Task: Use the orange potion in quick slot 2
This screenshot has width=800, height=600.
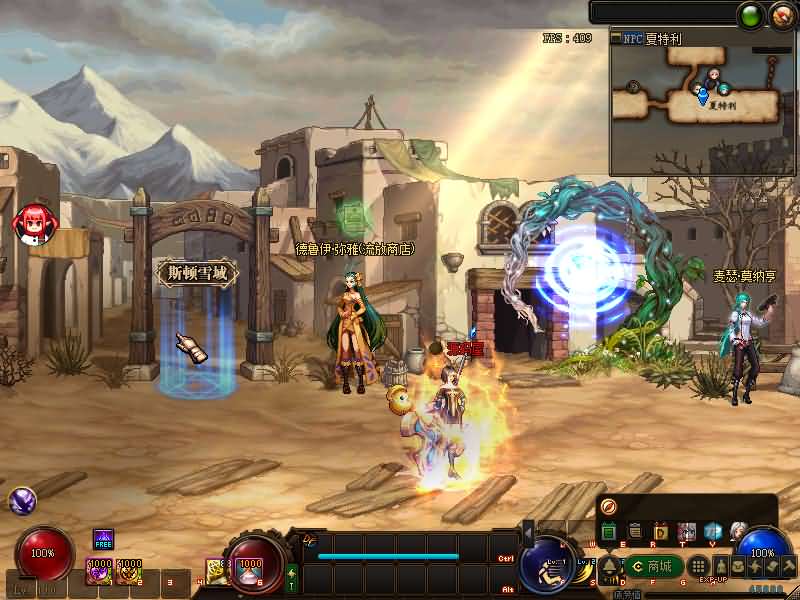Action: [129, 571]
